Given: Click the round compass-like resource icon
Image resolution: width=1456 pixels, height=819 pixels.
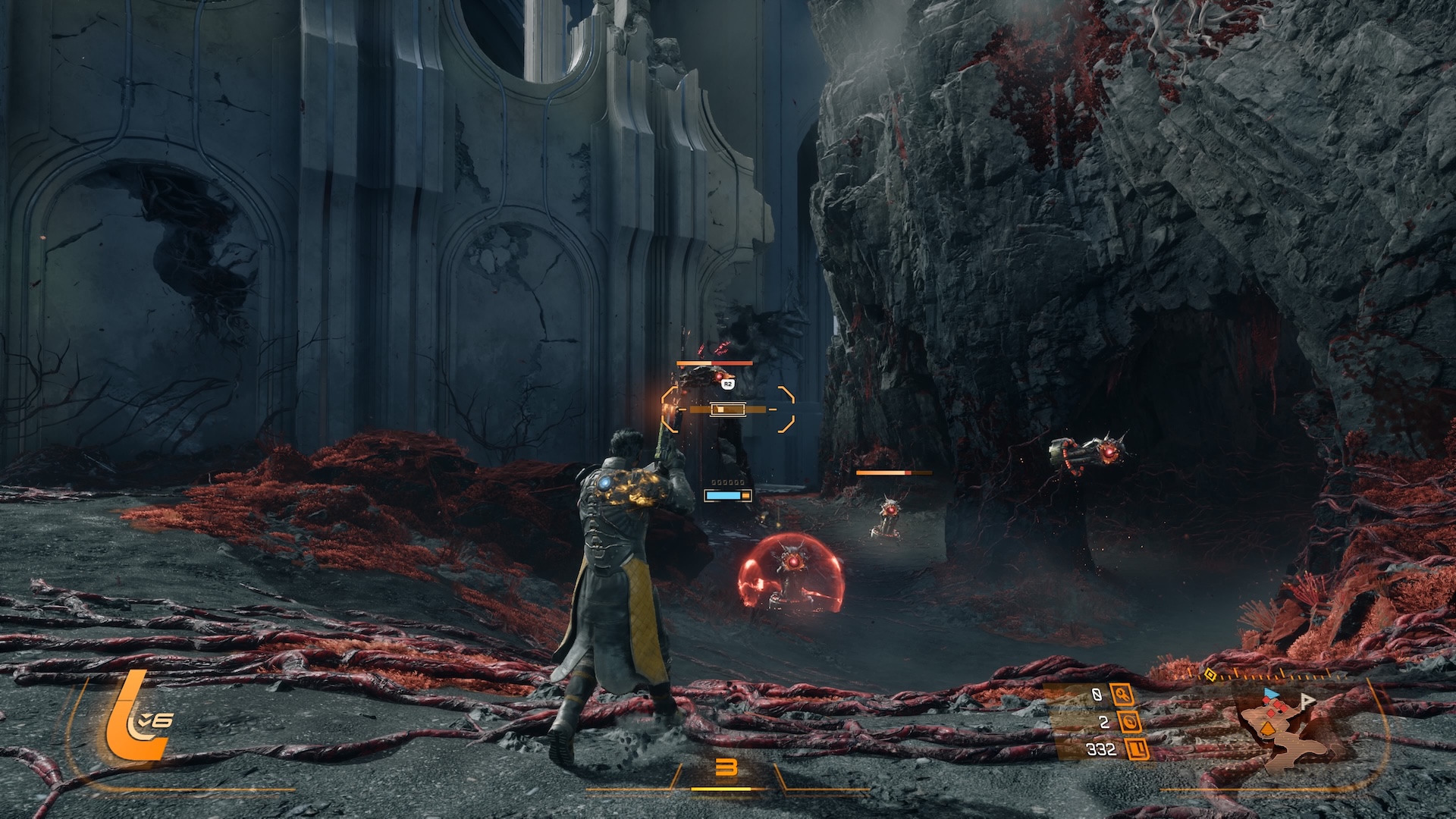Looking at the screenshot, I should click(1130, 722).
